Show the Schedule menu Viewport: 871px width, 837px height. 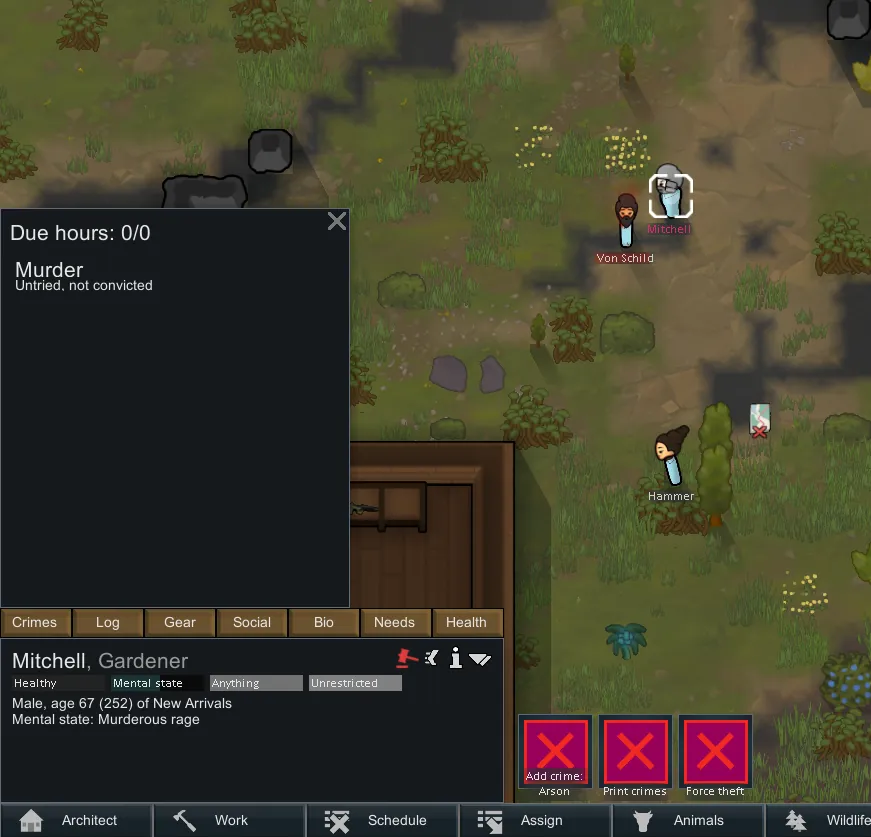(x=383, y=820)
